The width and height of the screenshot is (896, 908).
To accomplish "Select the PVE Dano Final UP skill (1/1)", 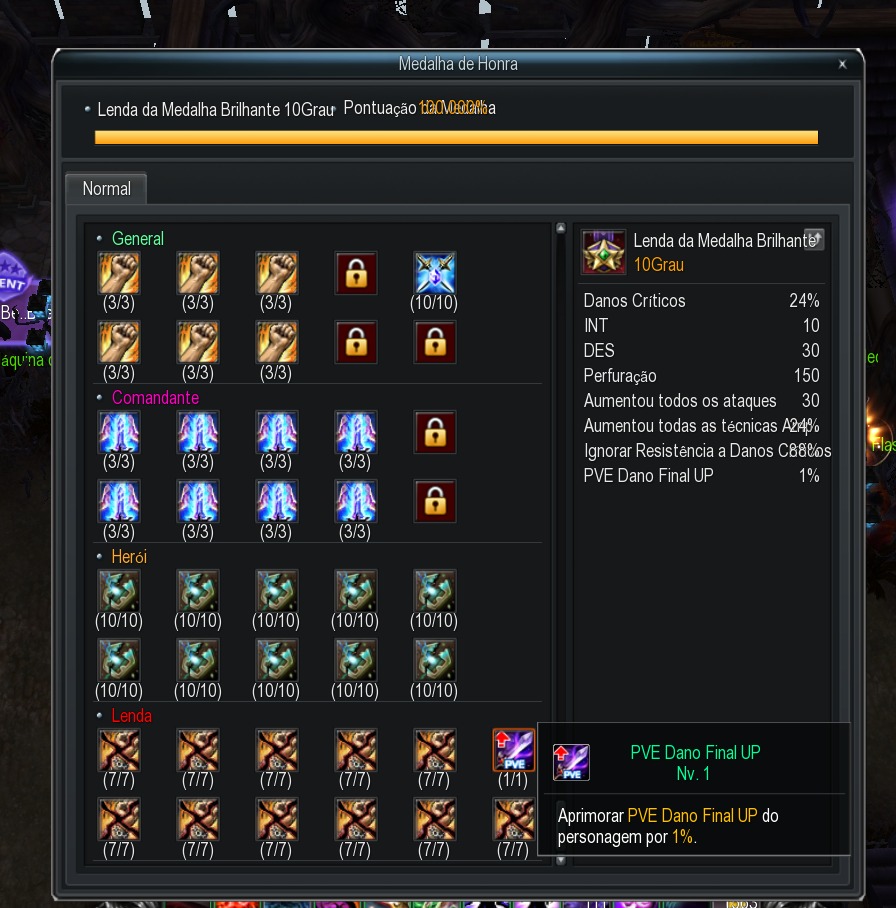I will (513, 750).
